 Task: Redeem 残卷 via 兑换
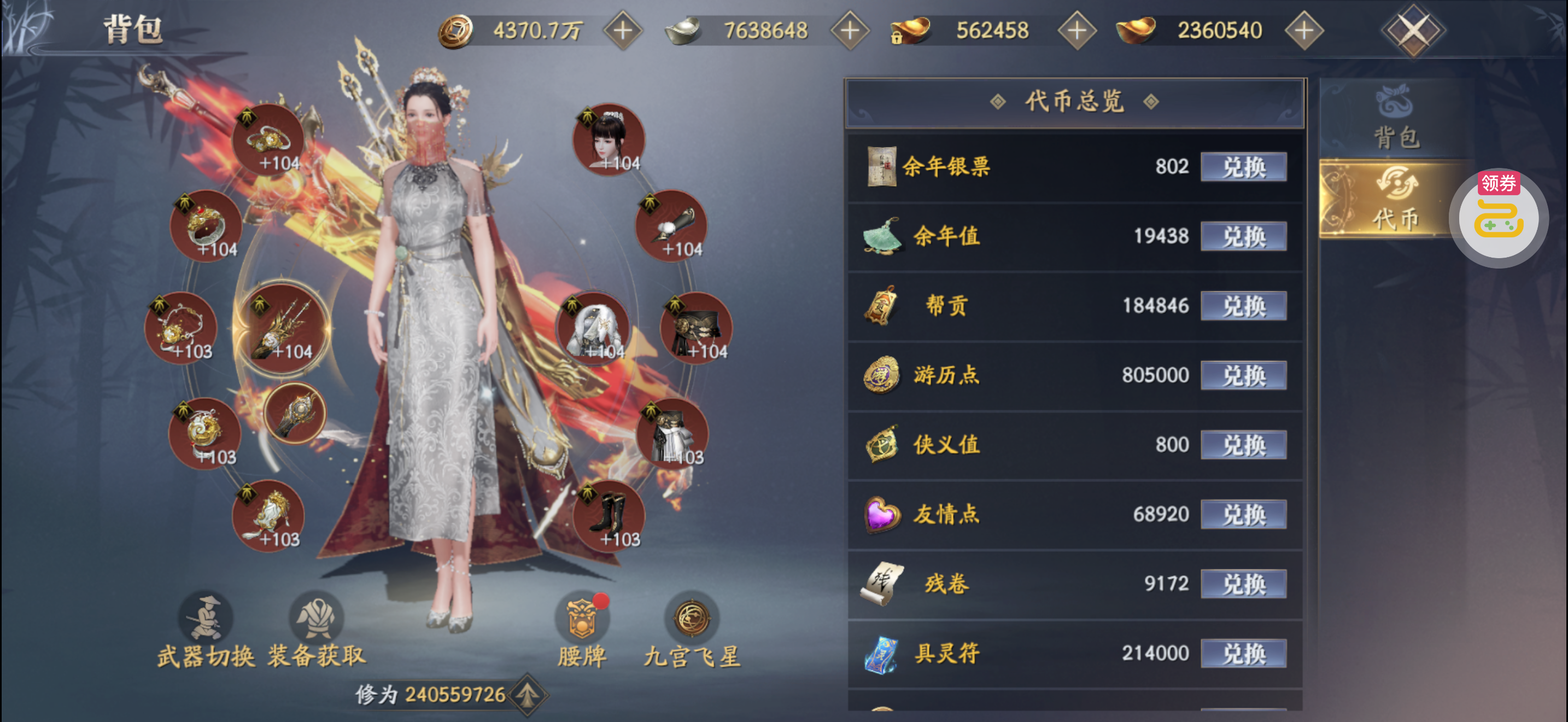(x=1243, y=584)
